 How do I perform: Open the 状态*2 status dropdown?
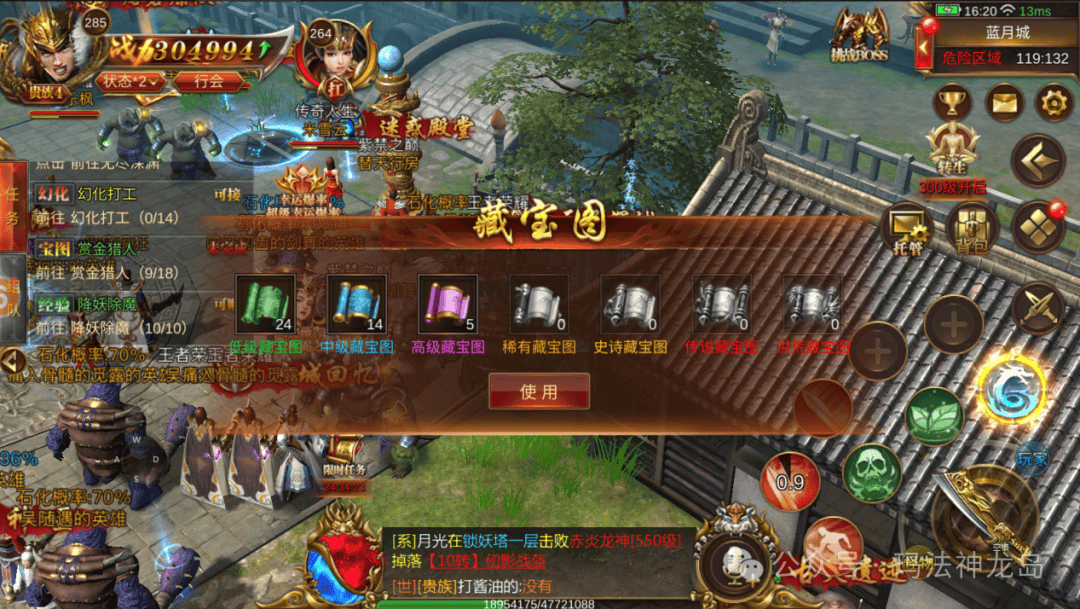132,81
